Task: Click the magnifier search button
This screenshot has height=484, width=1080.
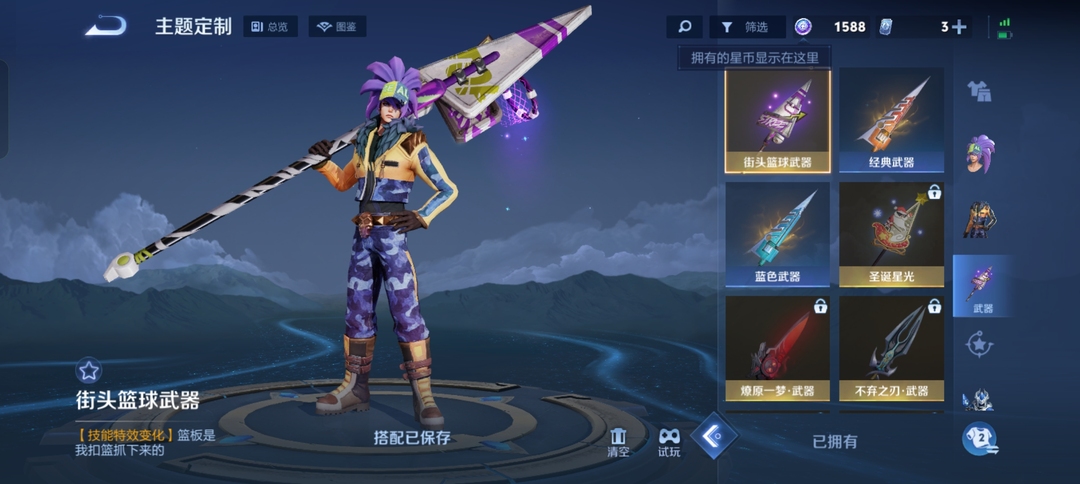Action: click(685, 27)
